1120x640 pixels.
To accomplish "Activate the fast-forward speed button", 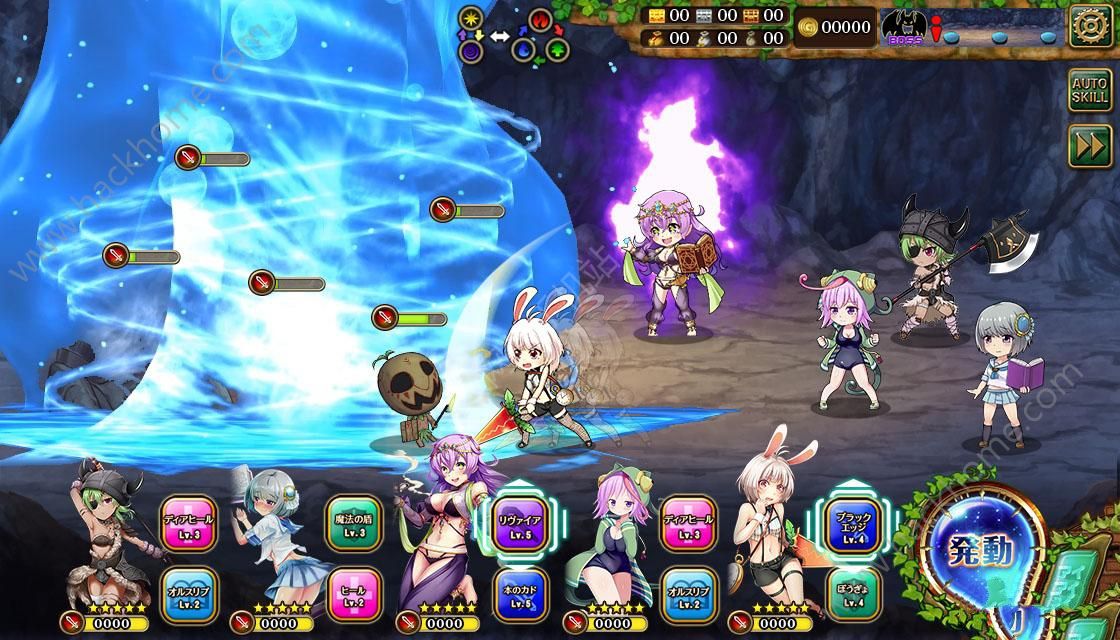I will (1089, 146).
